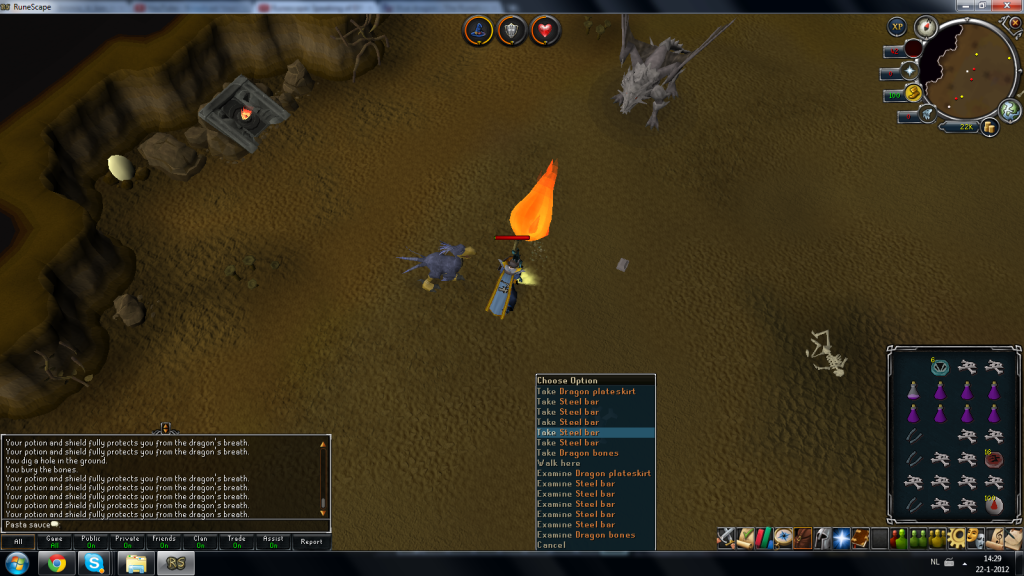The width and height of the screenshot is (1024, 576).
Task: Open Google Chrome from the taskbar
Action: (x=58, y=564)
